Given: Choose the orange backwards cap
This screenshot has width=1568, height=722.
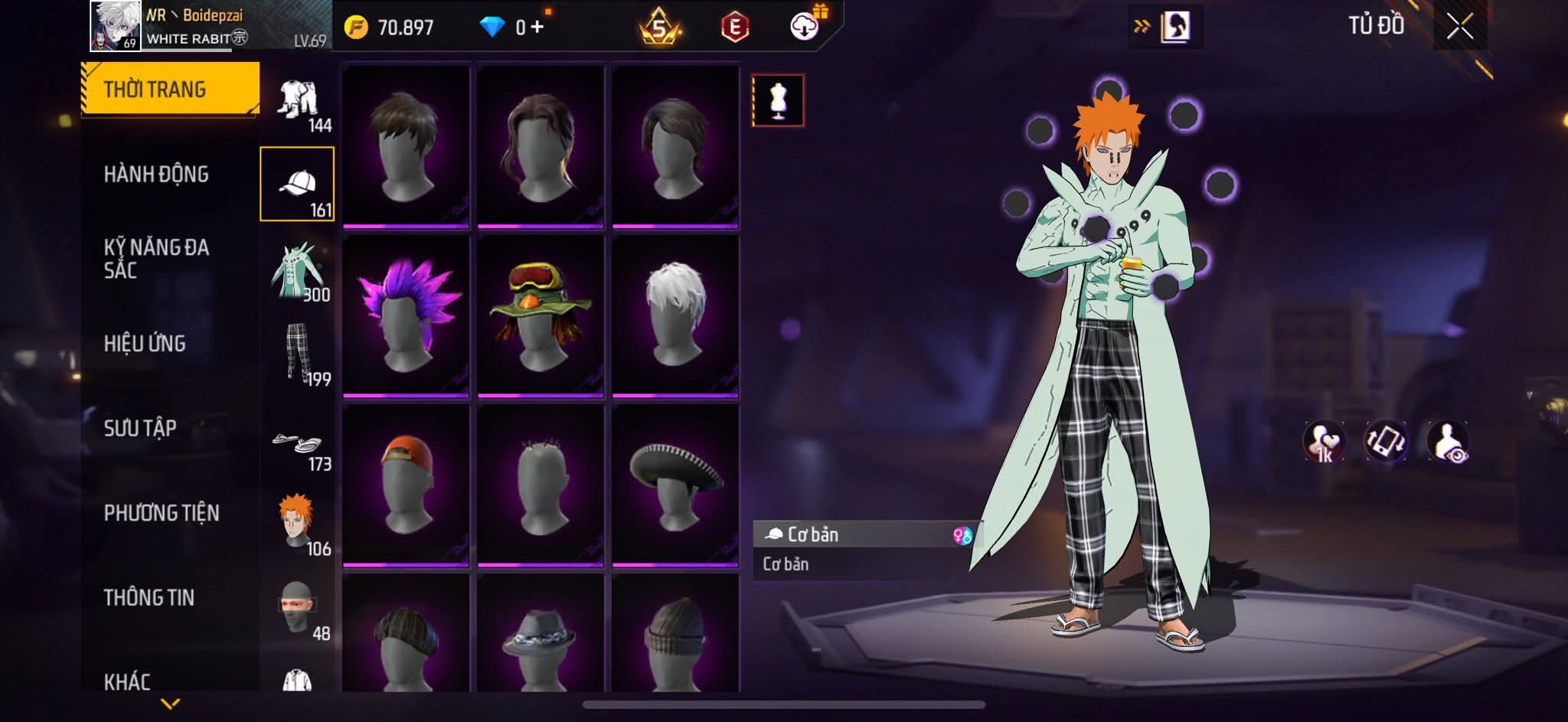Looking at the screenshot, I should click(x=406, y=485).
